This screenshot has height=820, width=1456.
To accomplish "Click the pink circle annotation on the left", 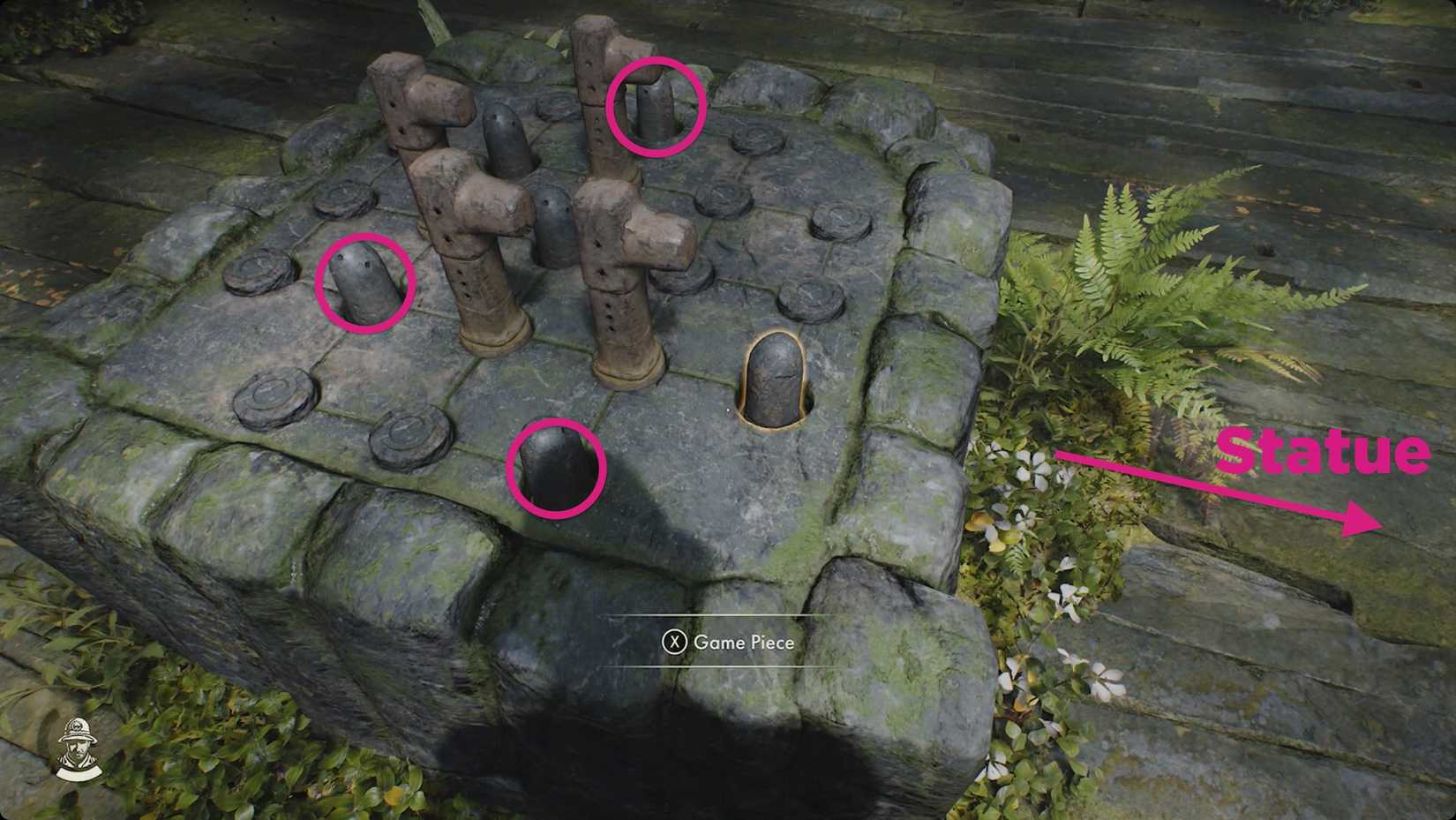I will coord(362,282).
